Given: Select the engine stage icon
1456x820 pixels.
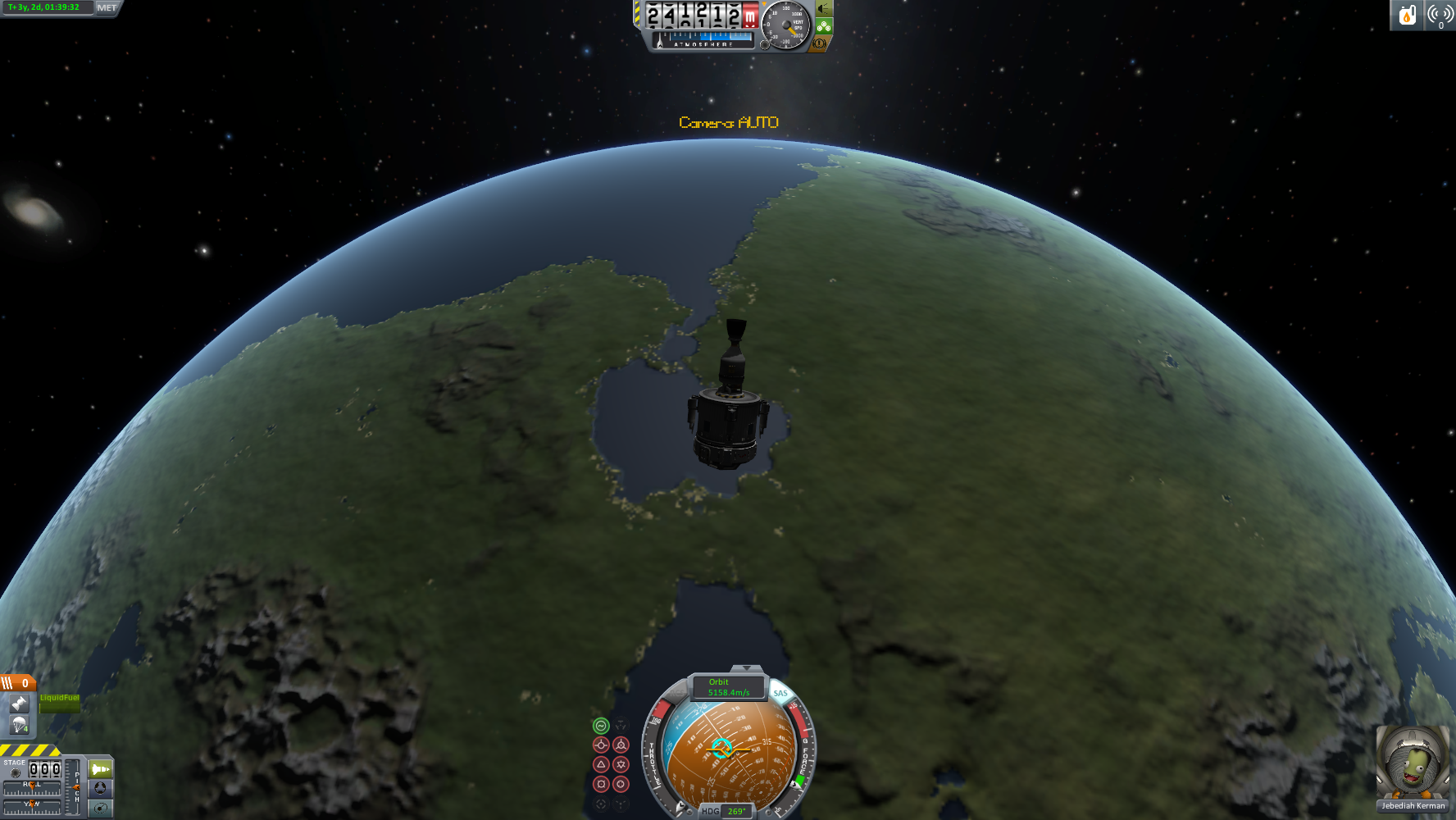Looking at the screenshot, I should tap(19, 704).
